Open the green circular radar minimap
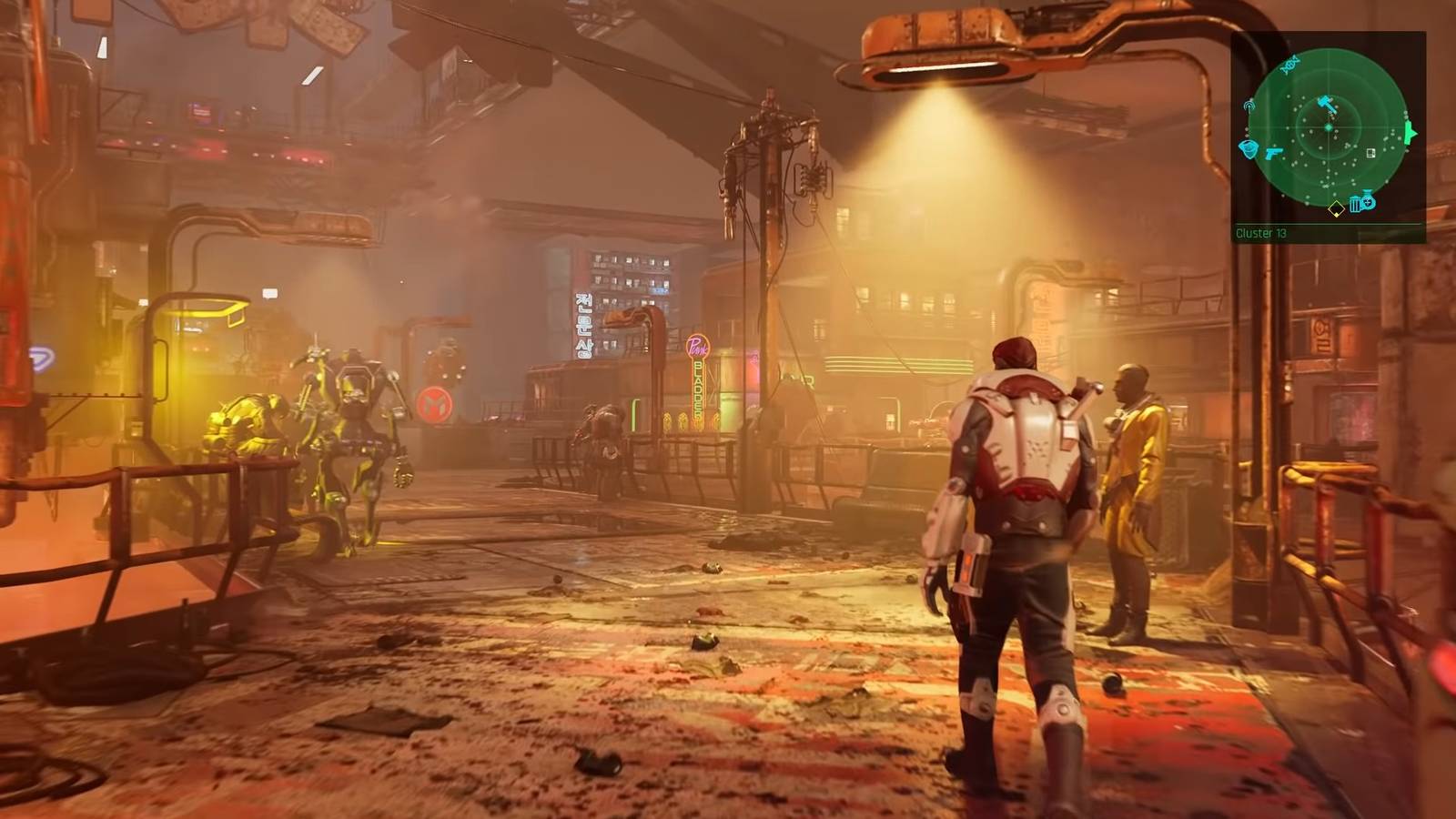Viewport: 1456px width, 819px height. 1328,127
